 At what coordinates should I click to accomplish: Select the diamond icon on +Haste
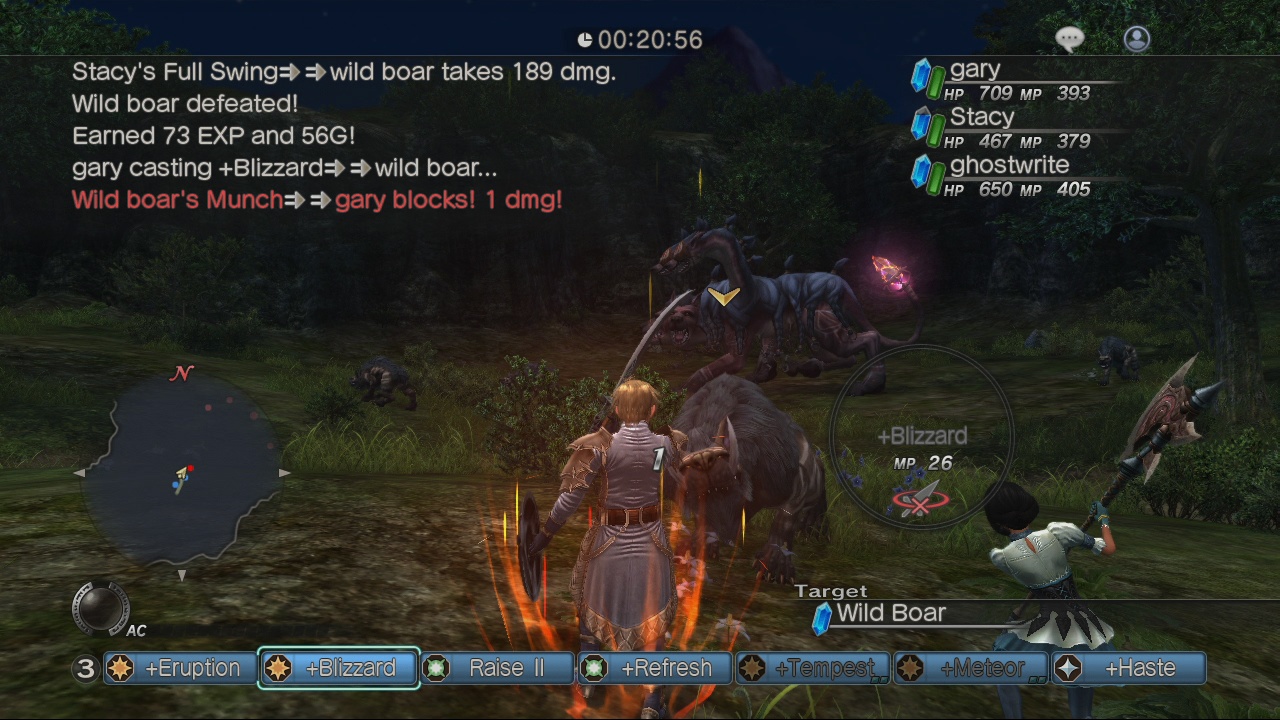1070,668
